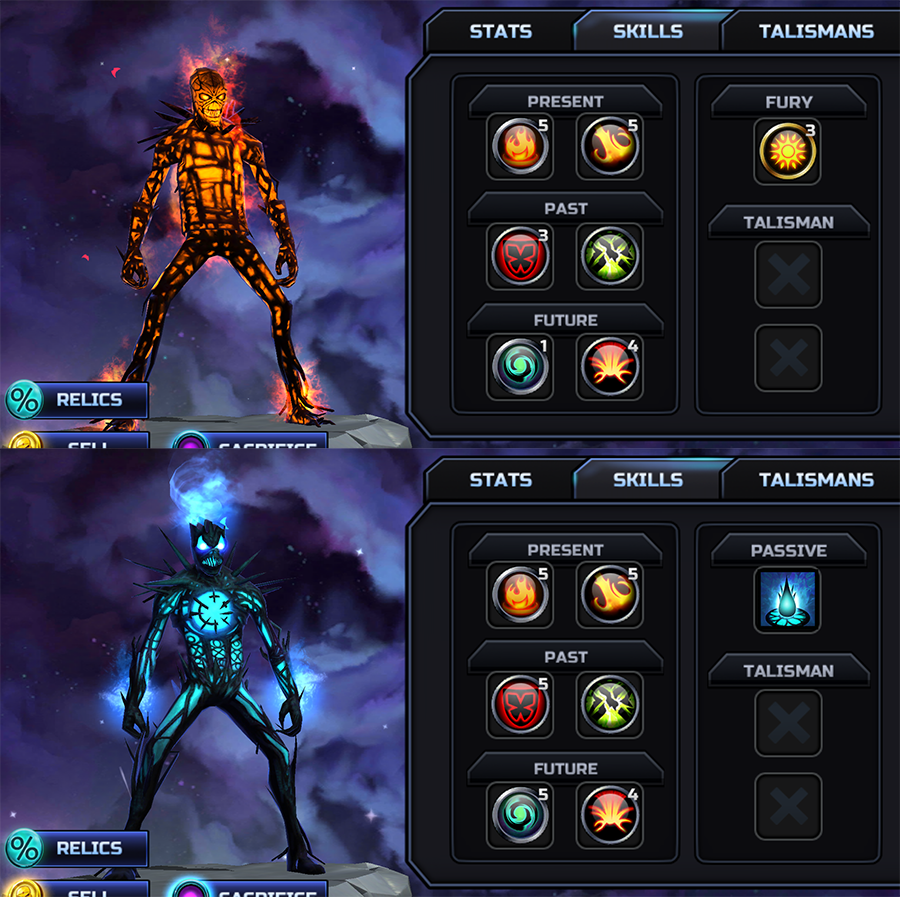View Stats tab on the Passive character's panel

pyautogui.click(x=500, y=480)
